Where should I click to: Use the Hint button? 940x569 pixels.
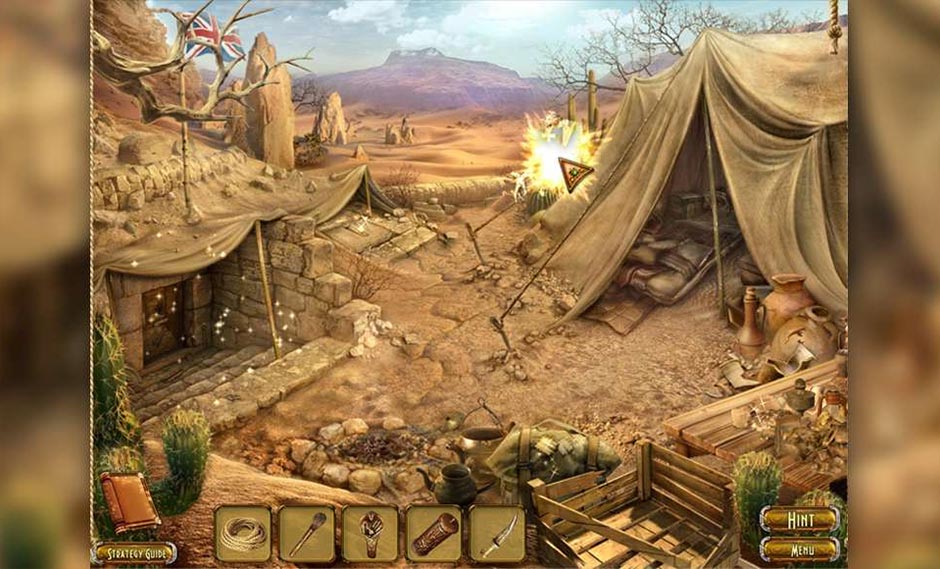tap(798, 519)
